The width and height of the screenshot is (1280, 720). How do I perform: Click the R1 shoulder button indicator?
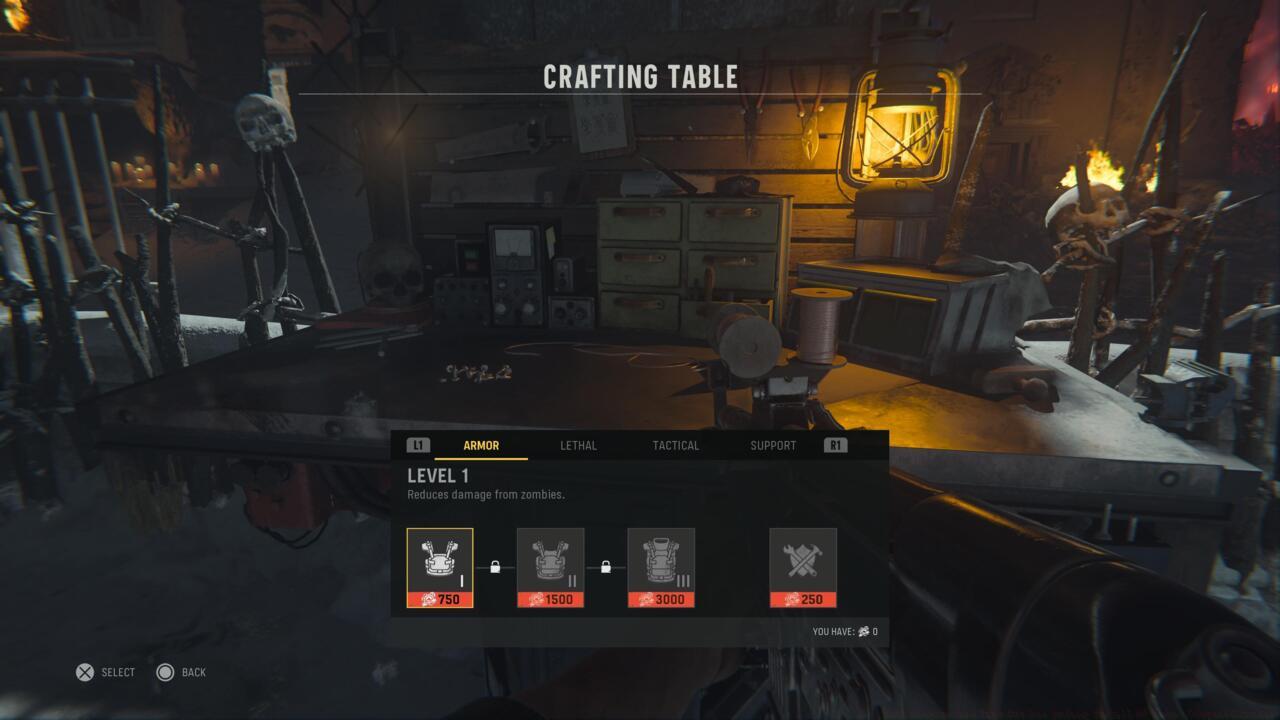point(834,445)
